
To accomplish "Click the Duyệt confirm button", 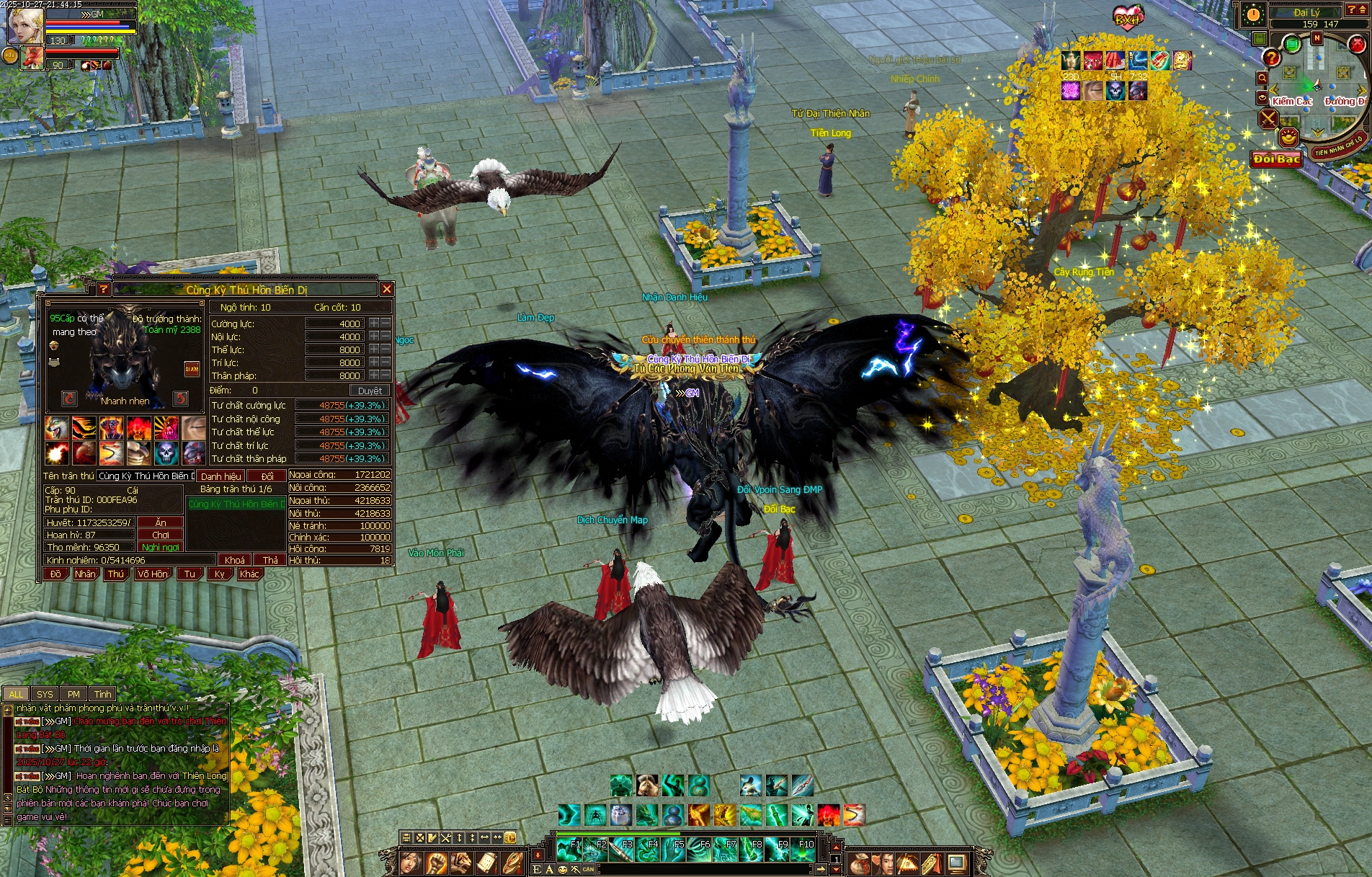I will pos(370,391).
